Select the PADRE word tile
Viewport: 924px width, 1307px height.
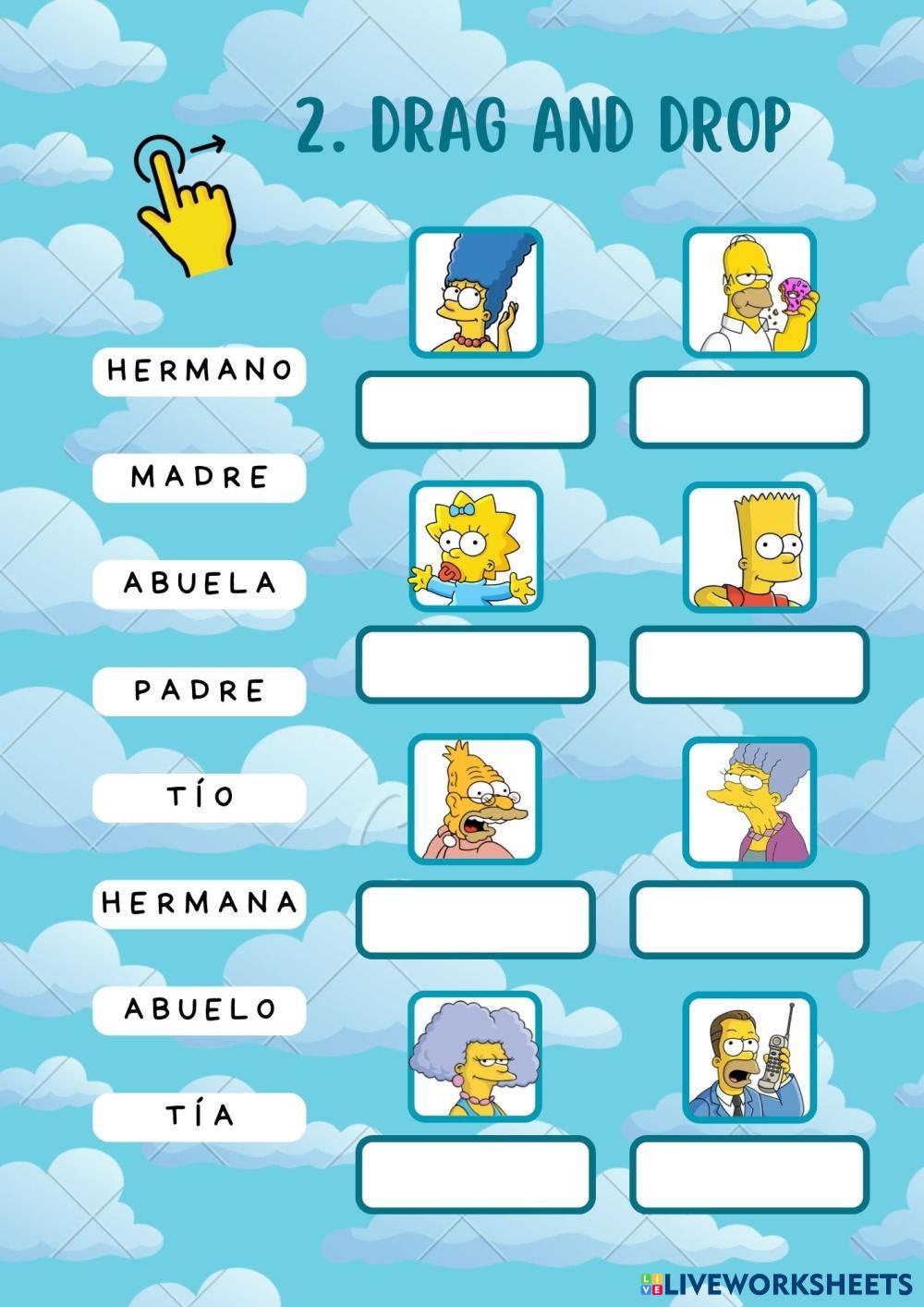pos(199,690)
